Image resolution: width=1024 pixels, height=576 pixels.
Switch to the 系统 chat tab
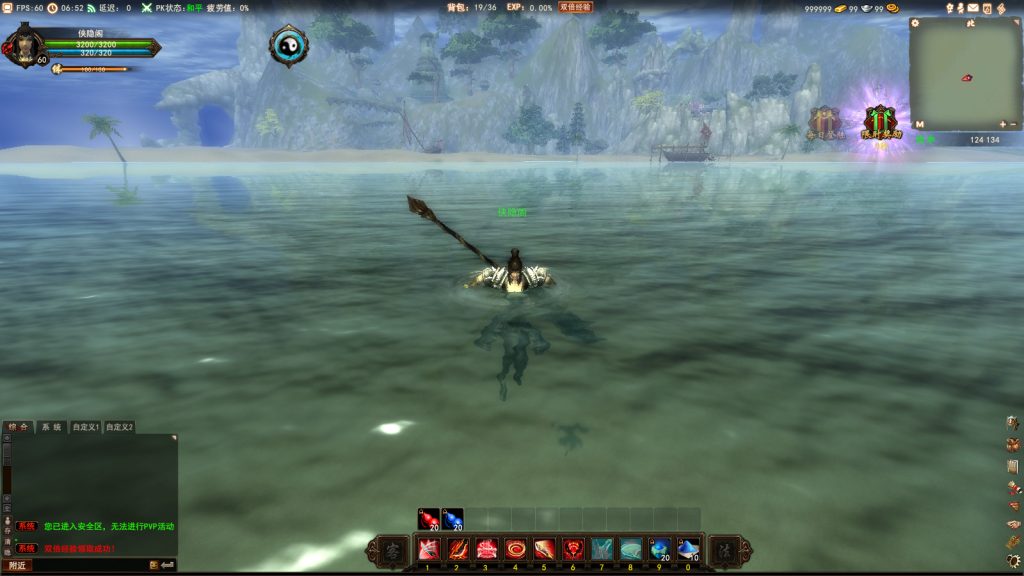[50, 427]
